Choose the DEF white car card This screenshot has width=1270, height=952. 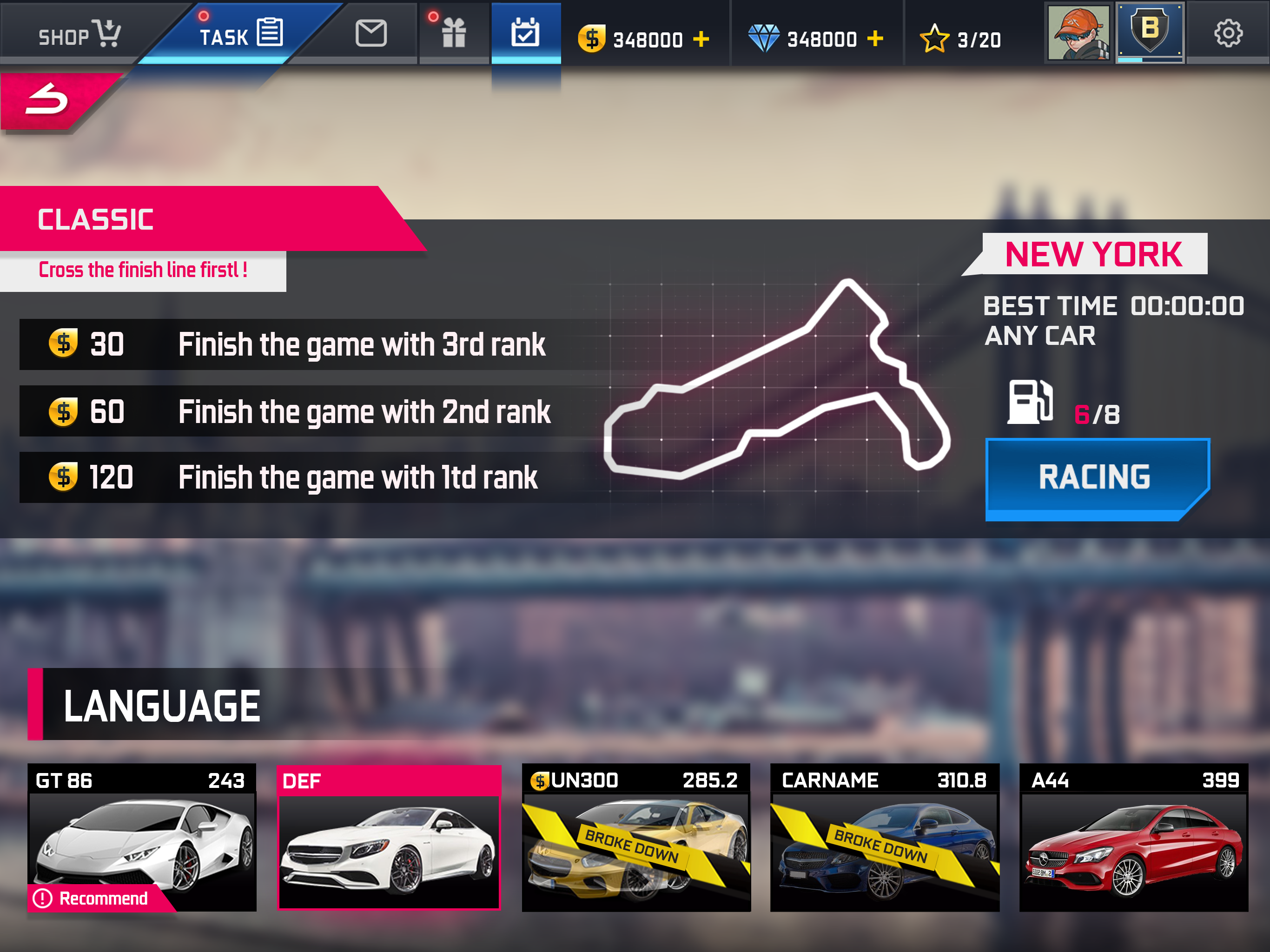click(389, 837)
